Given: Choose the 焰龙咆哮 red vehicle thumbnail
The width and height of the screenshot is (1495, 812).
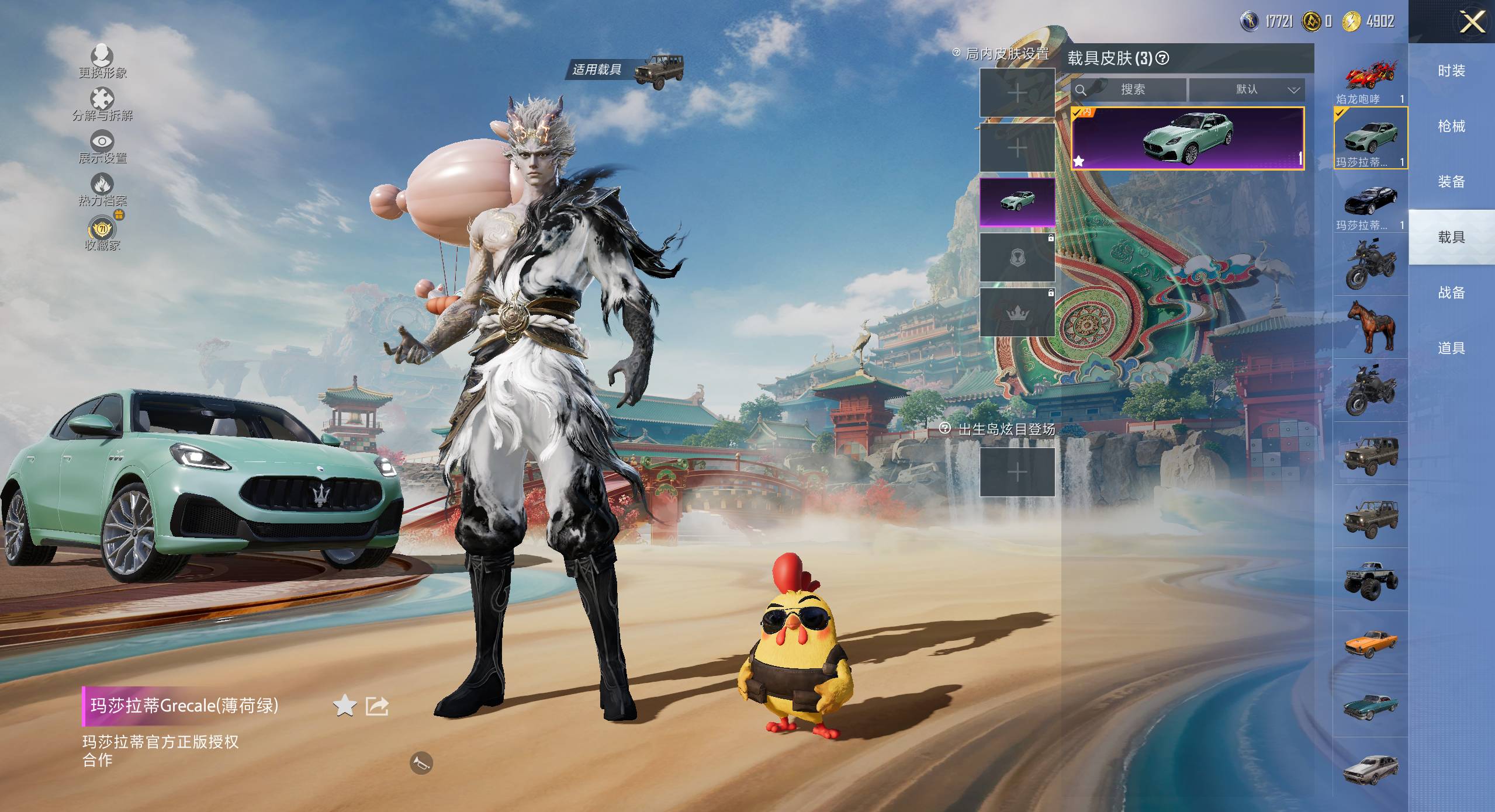Looking at the screenshot, I should [1370, 80].
